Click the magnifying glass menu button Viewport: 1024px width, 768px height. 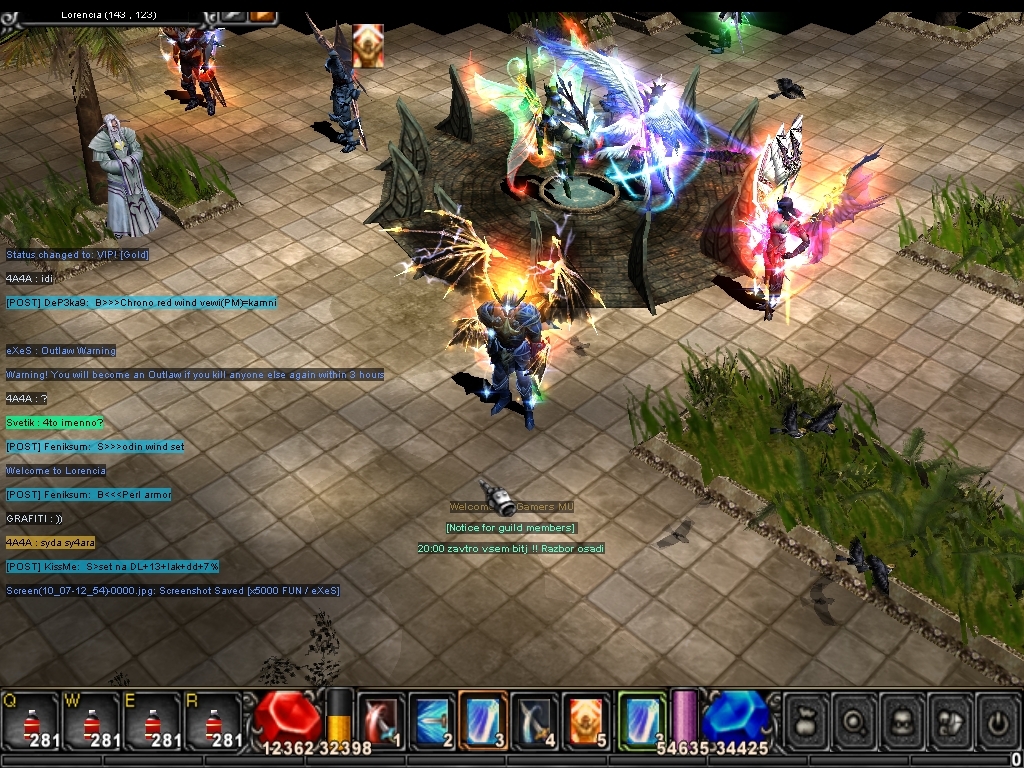pos(854,718)
